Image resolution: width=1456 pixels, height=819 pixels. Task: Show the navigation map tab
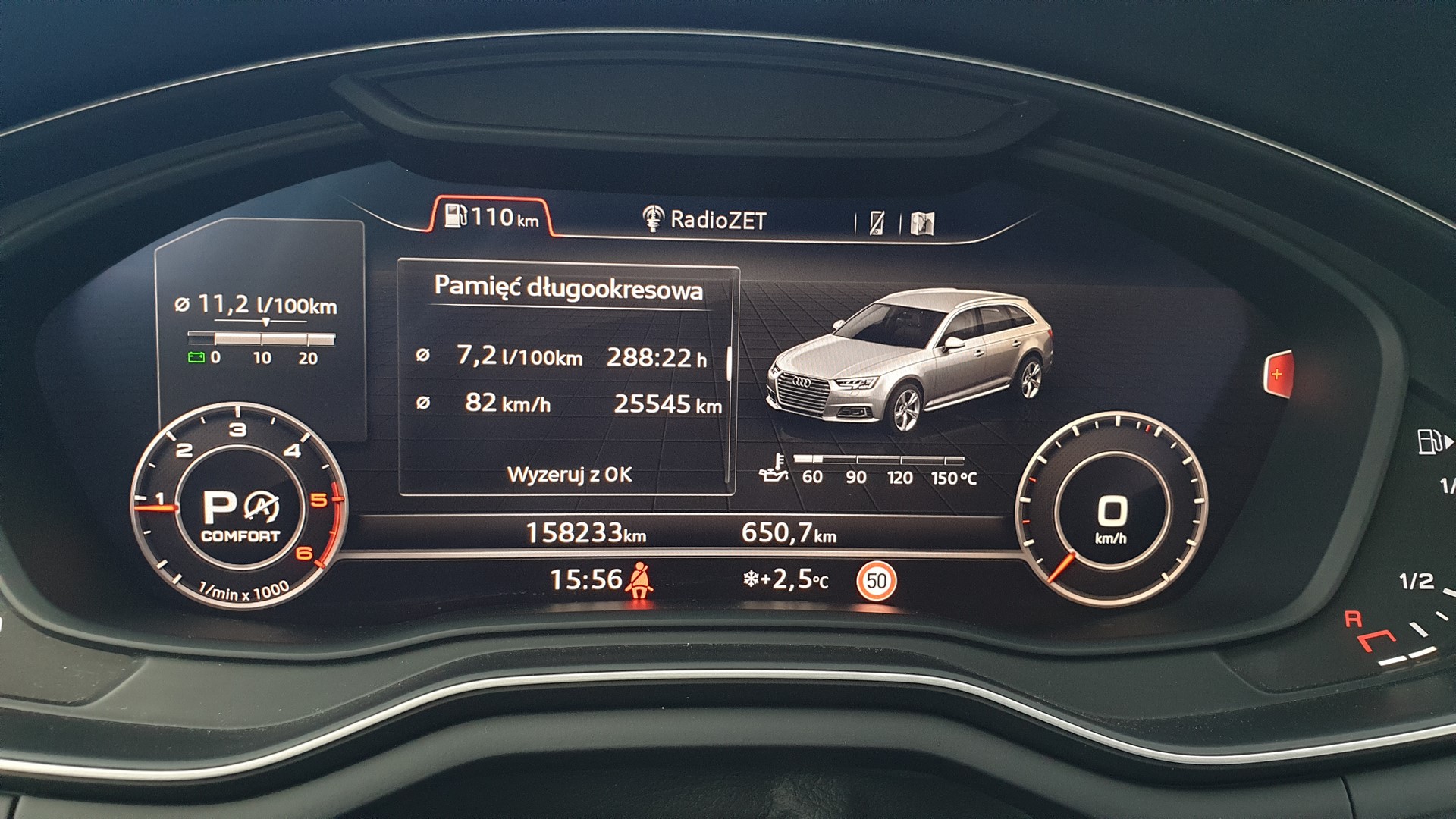coord(923,223)
